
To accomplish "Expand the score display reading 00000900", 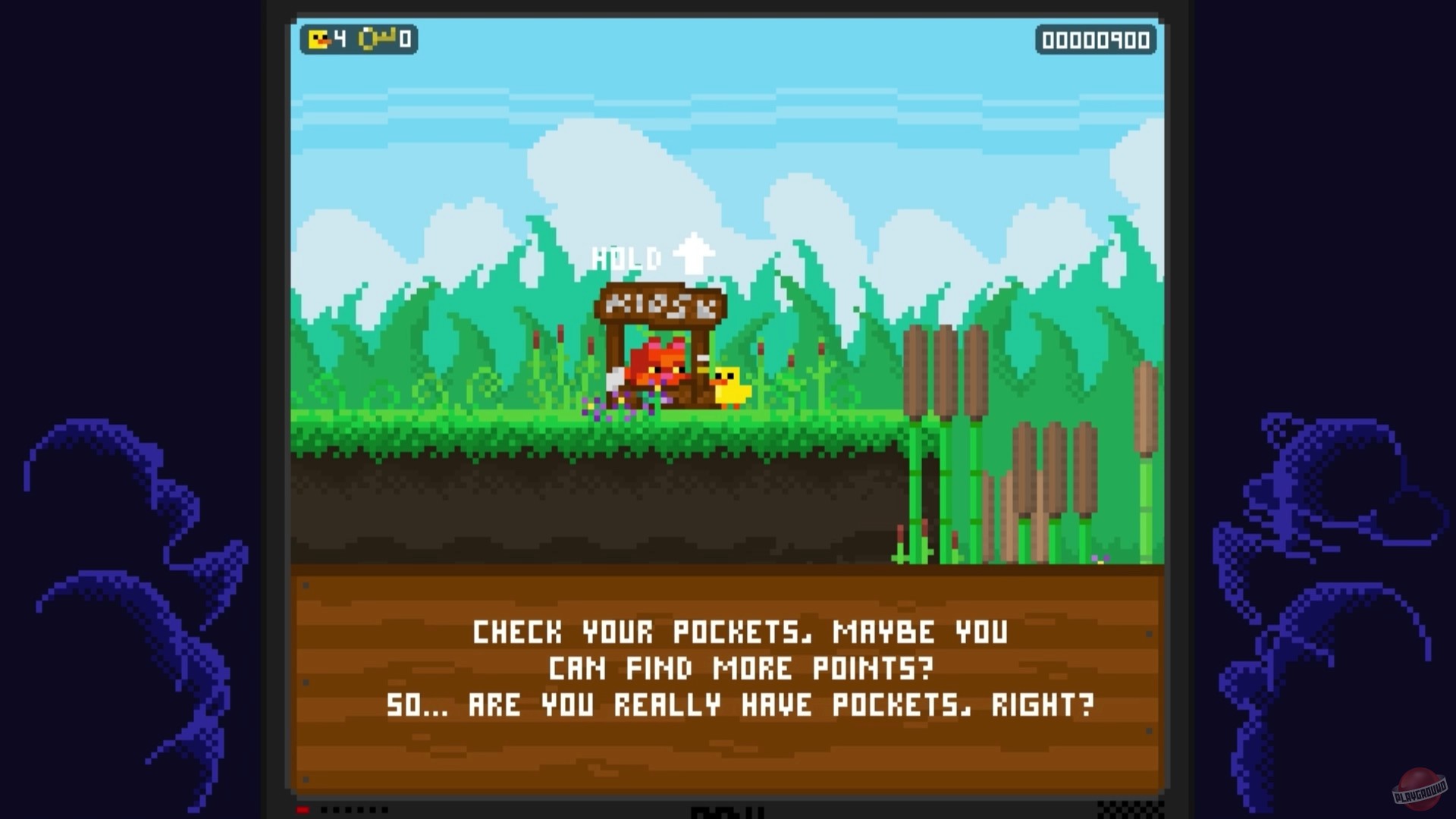I will pyautogui.click(x=1094, y=42).
